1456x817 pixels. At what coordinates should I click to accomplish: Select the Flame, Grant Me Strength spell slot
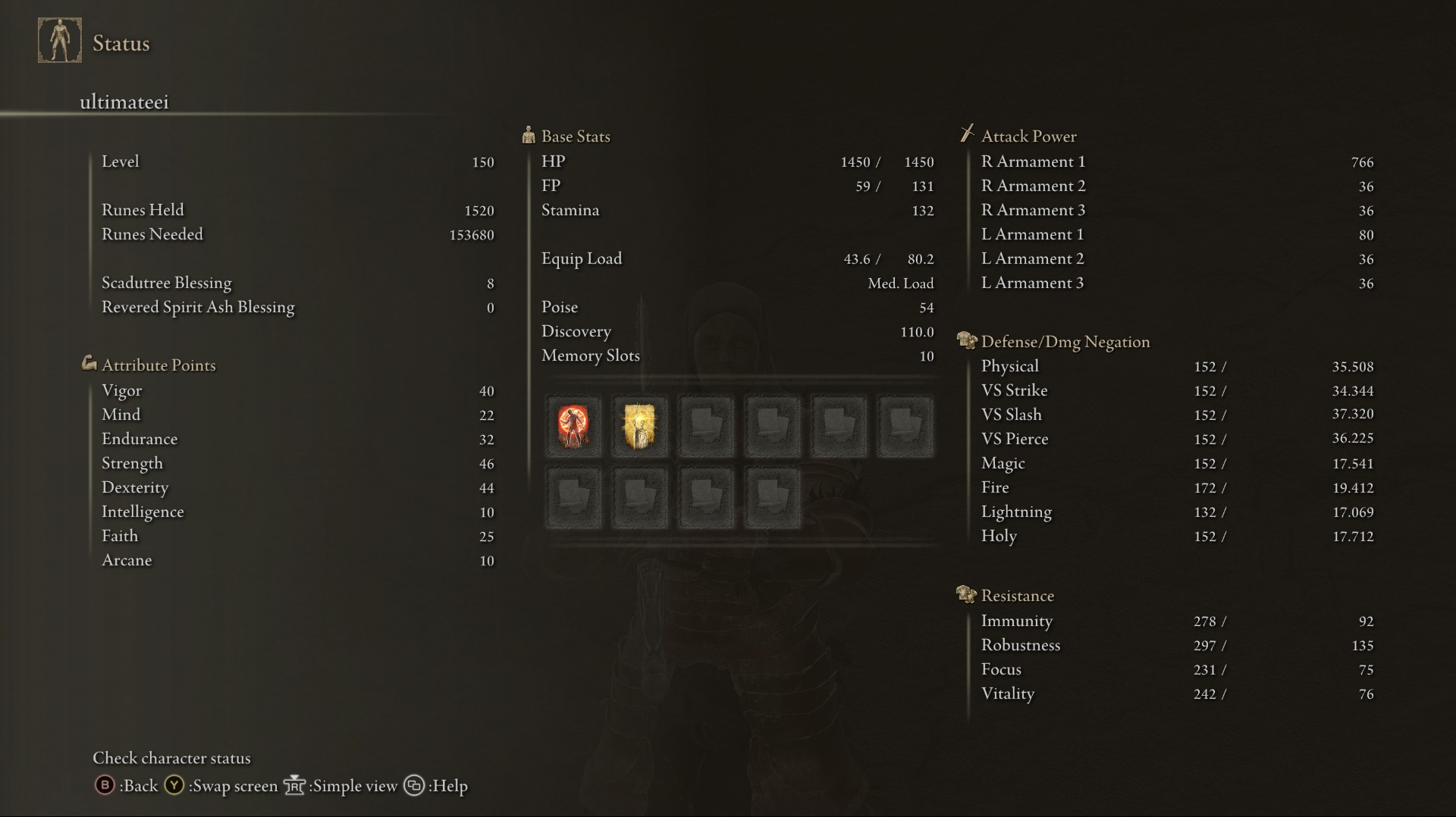click(x=573, y=427)
